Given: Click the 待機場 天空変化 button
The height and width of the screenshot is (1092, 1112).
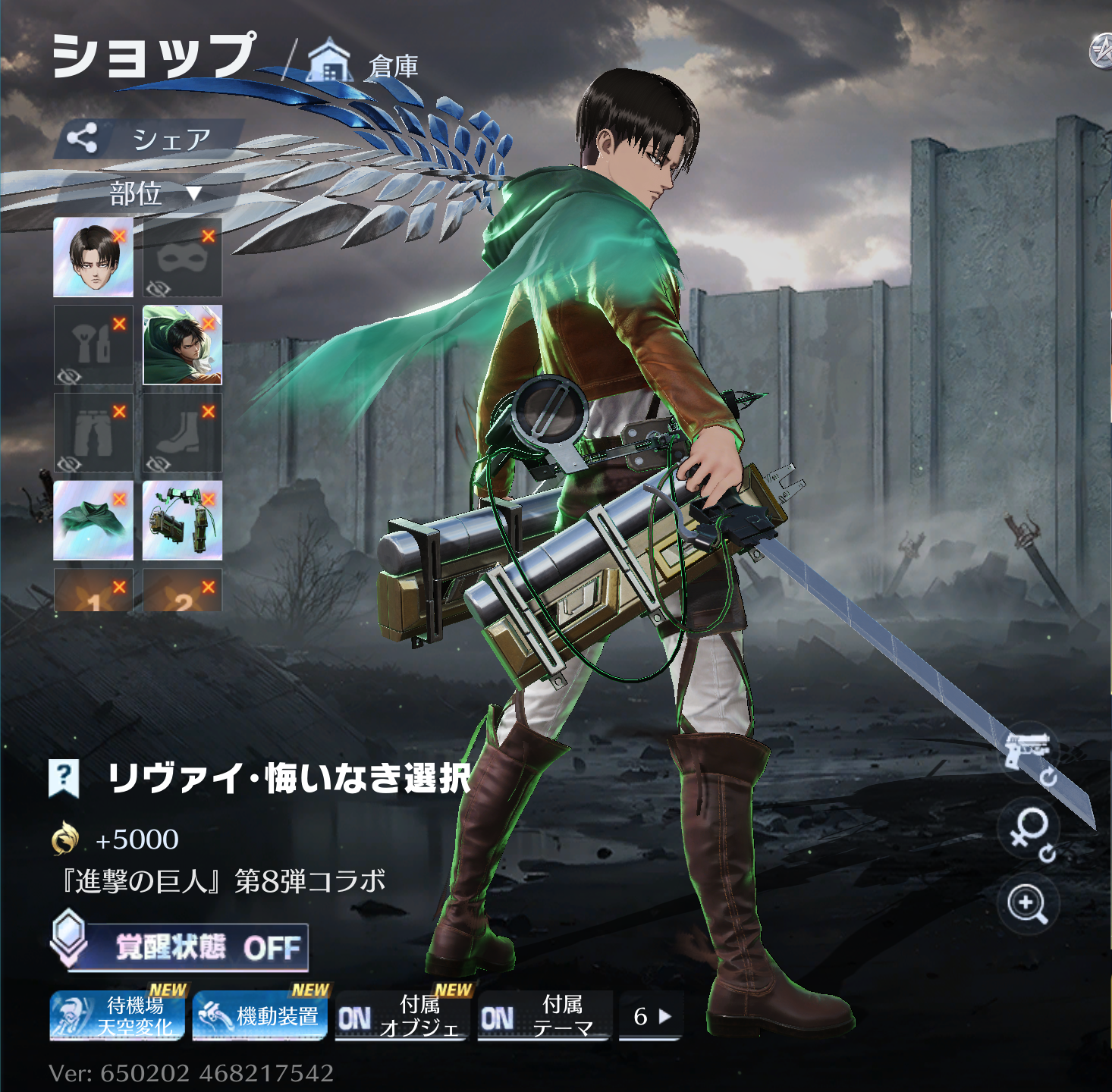Looking at the screenshot, I should (x=118, y=1016).
